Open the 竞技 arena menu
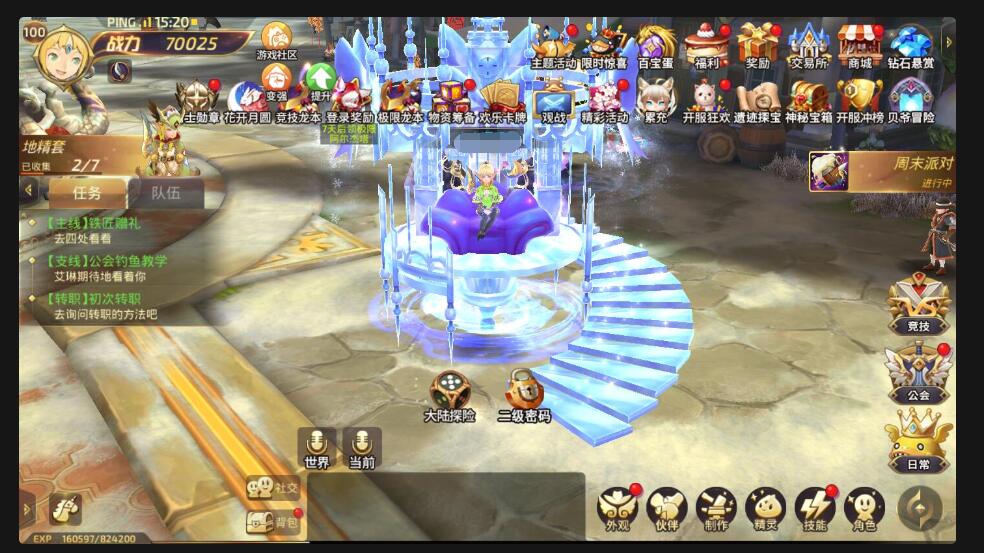The image size is (984, 553). point(918,304)
